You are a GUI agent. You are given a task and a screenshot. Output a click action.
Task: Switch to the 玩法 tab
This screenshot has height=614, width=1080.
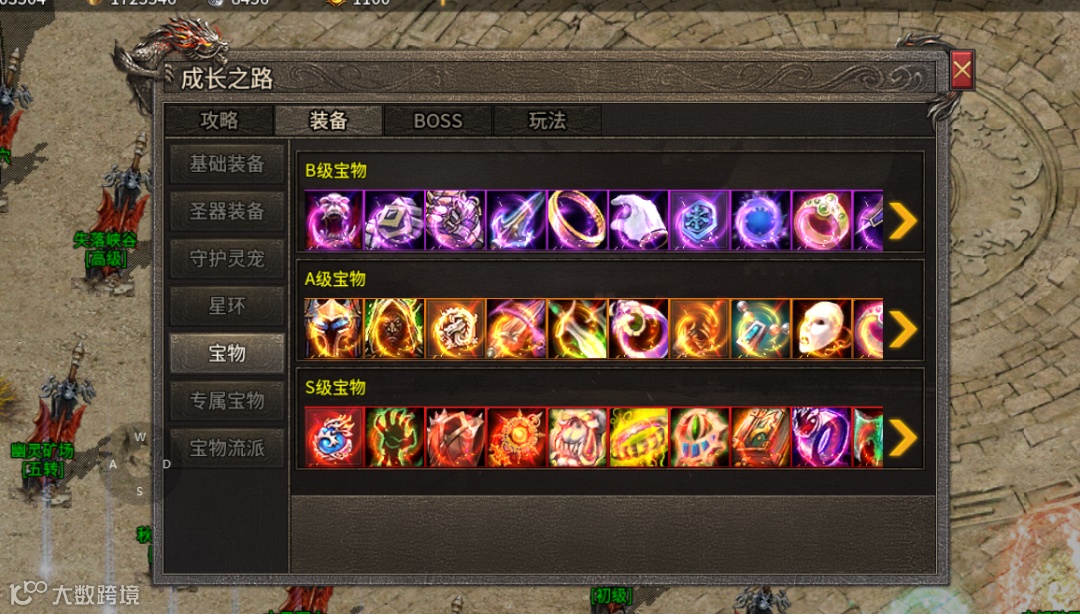[547, 121]
